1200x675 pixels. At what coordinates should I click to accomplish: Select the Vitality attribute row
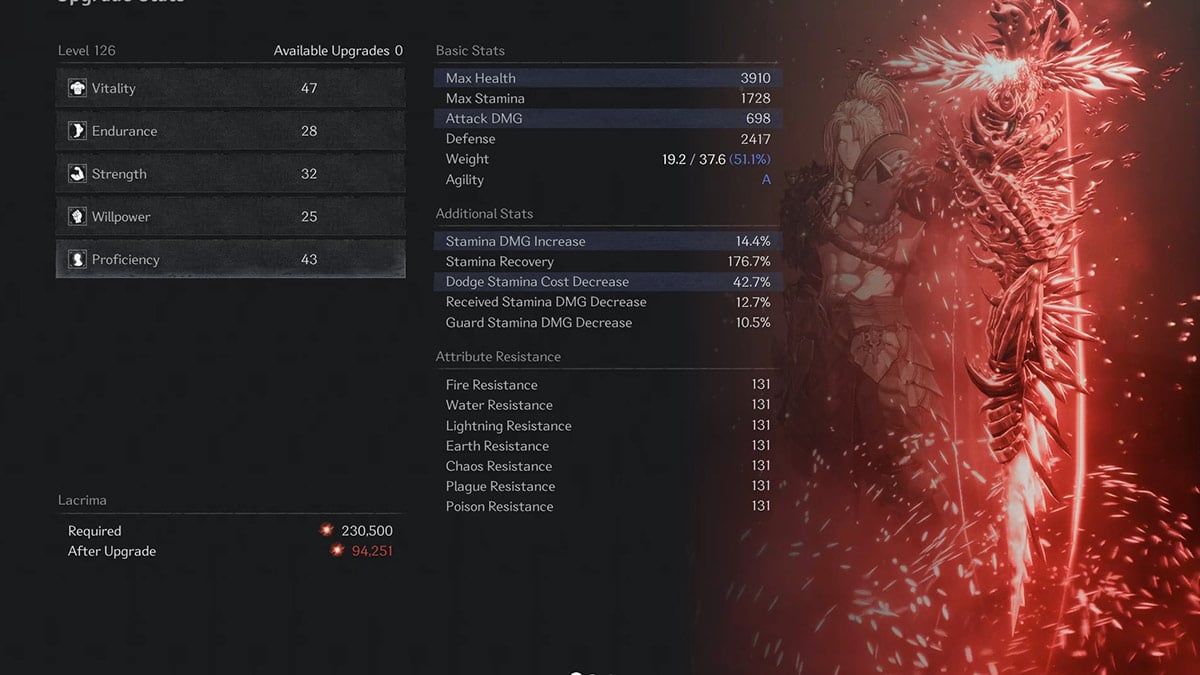(230, 88)
